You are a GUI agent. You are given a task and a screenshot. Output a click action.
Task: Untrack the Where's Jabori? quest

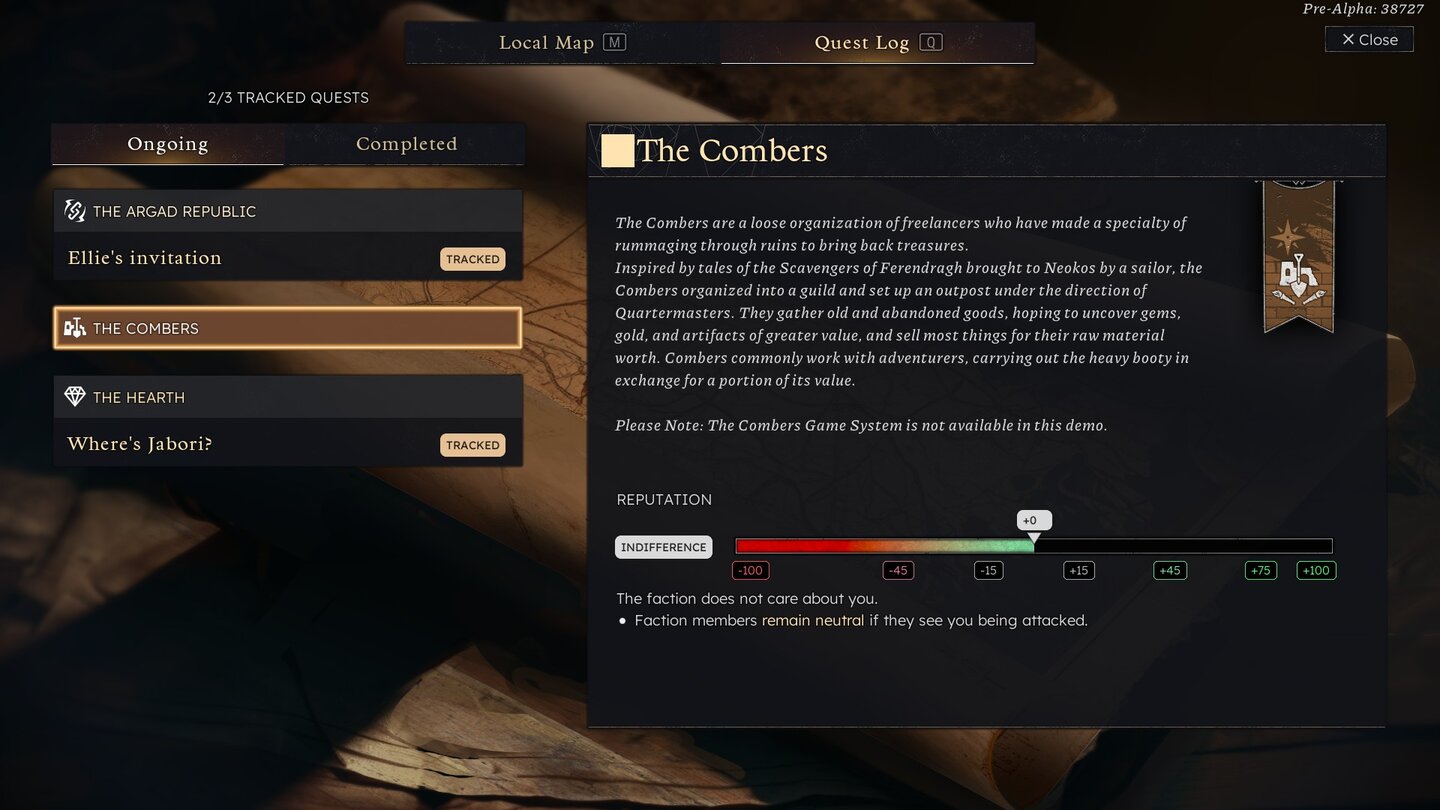coord(472,444)
